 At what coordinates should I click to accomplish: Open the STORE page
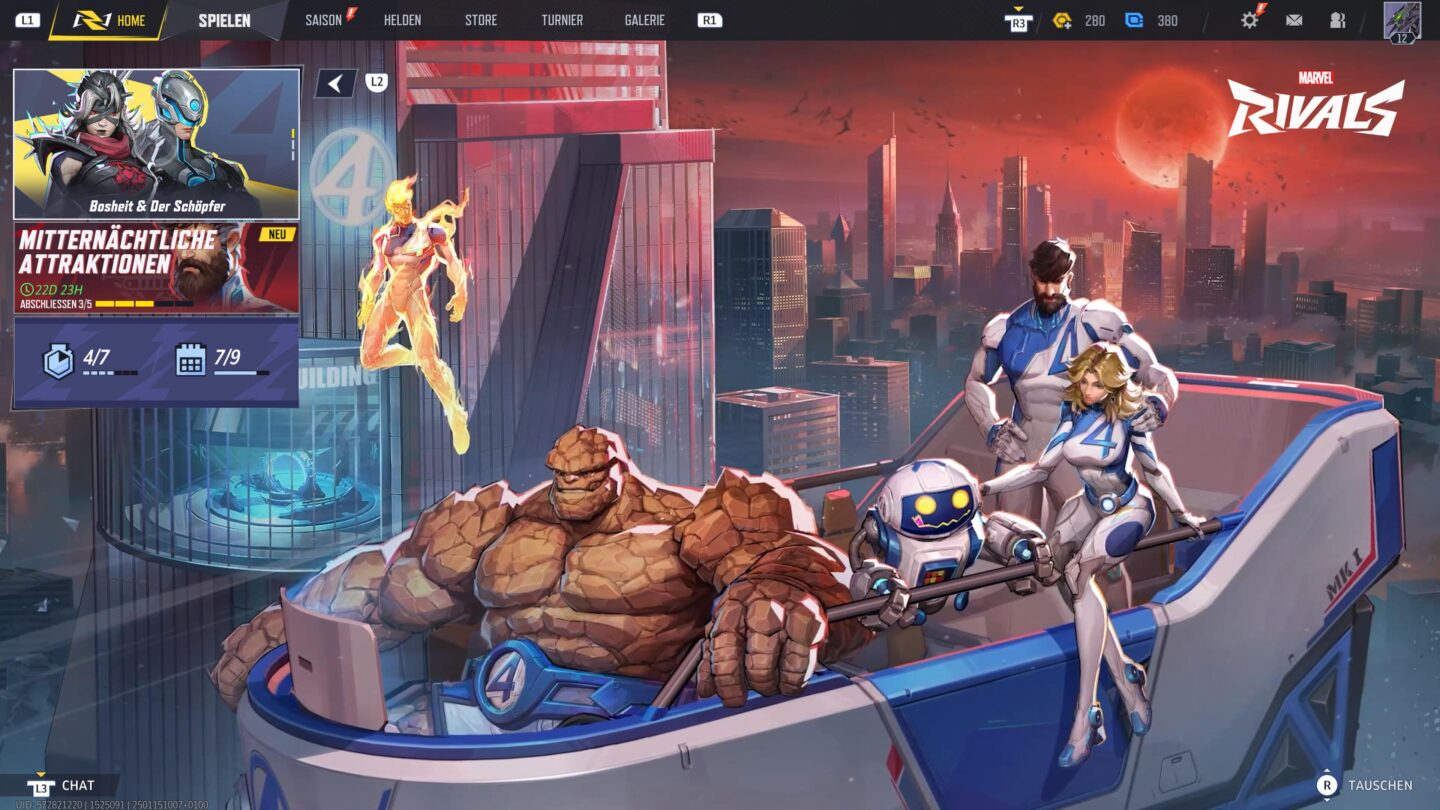coord(479,19)
